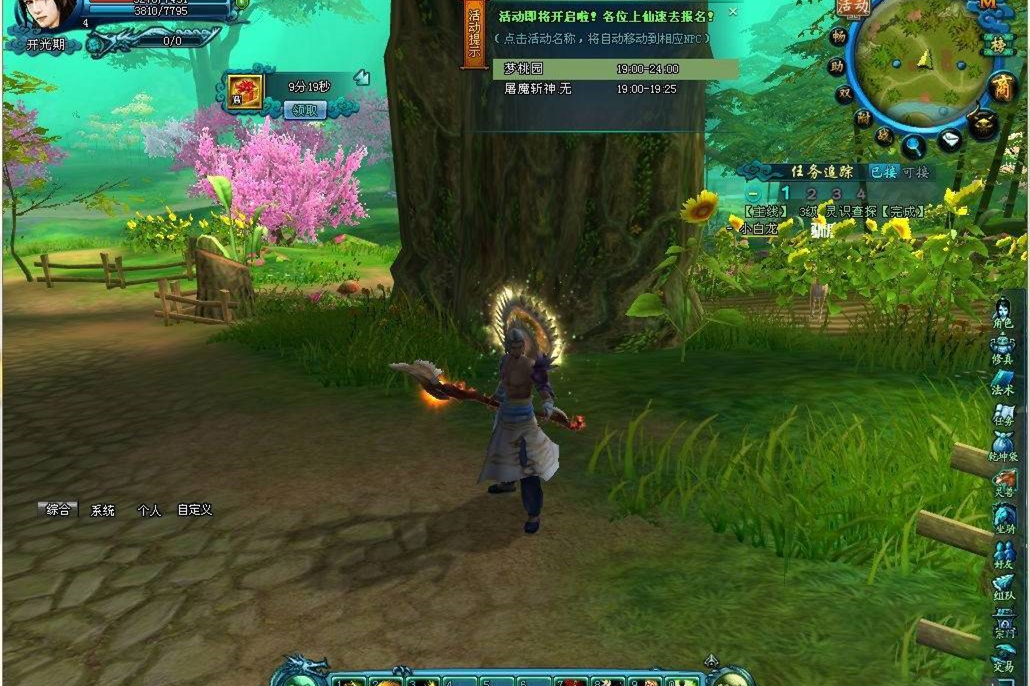Open the 活动 events button

click(853, 8)
